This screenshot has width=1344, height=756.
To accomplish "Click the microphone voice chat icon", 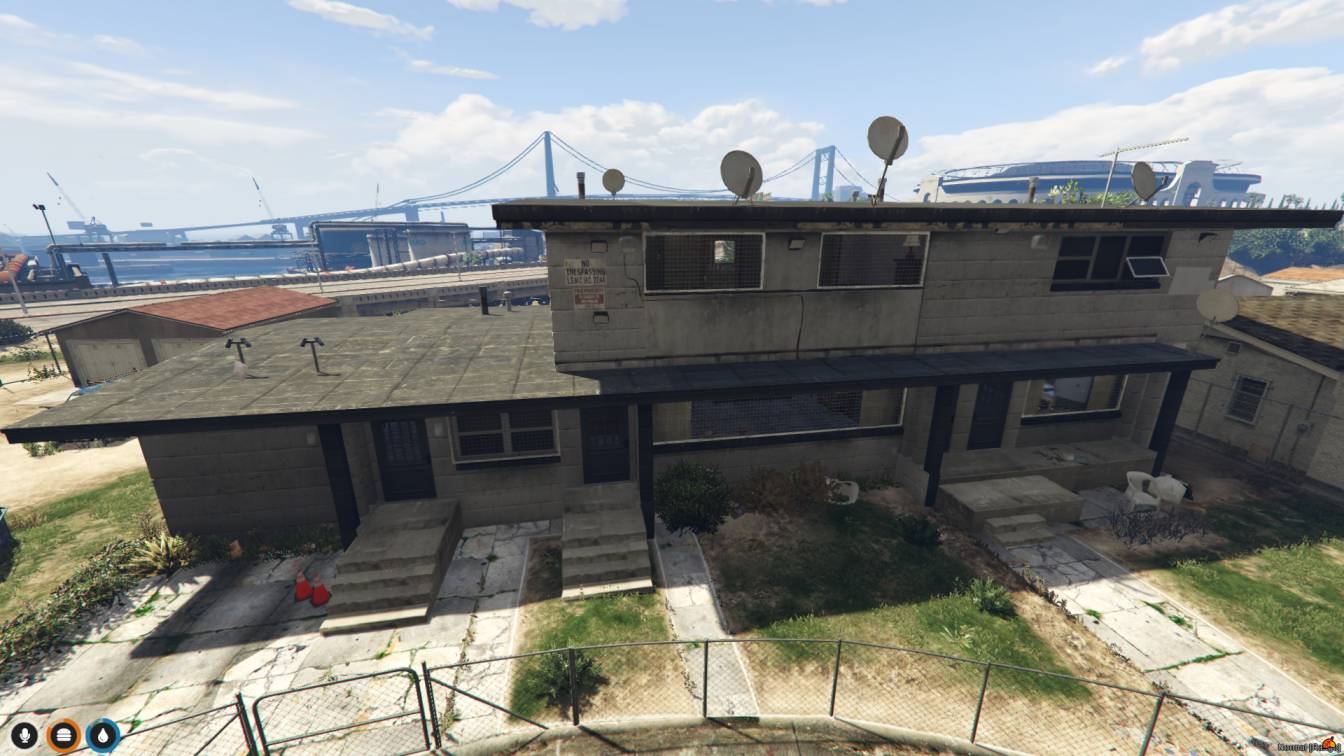I will [23, 736].
